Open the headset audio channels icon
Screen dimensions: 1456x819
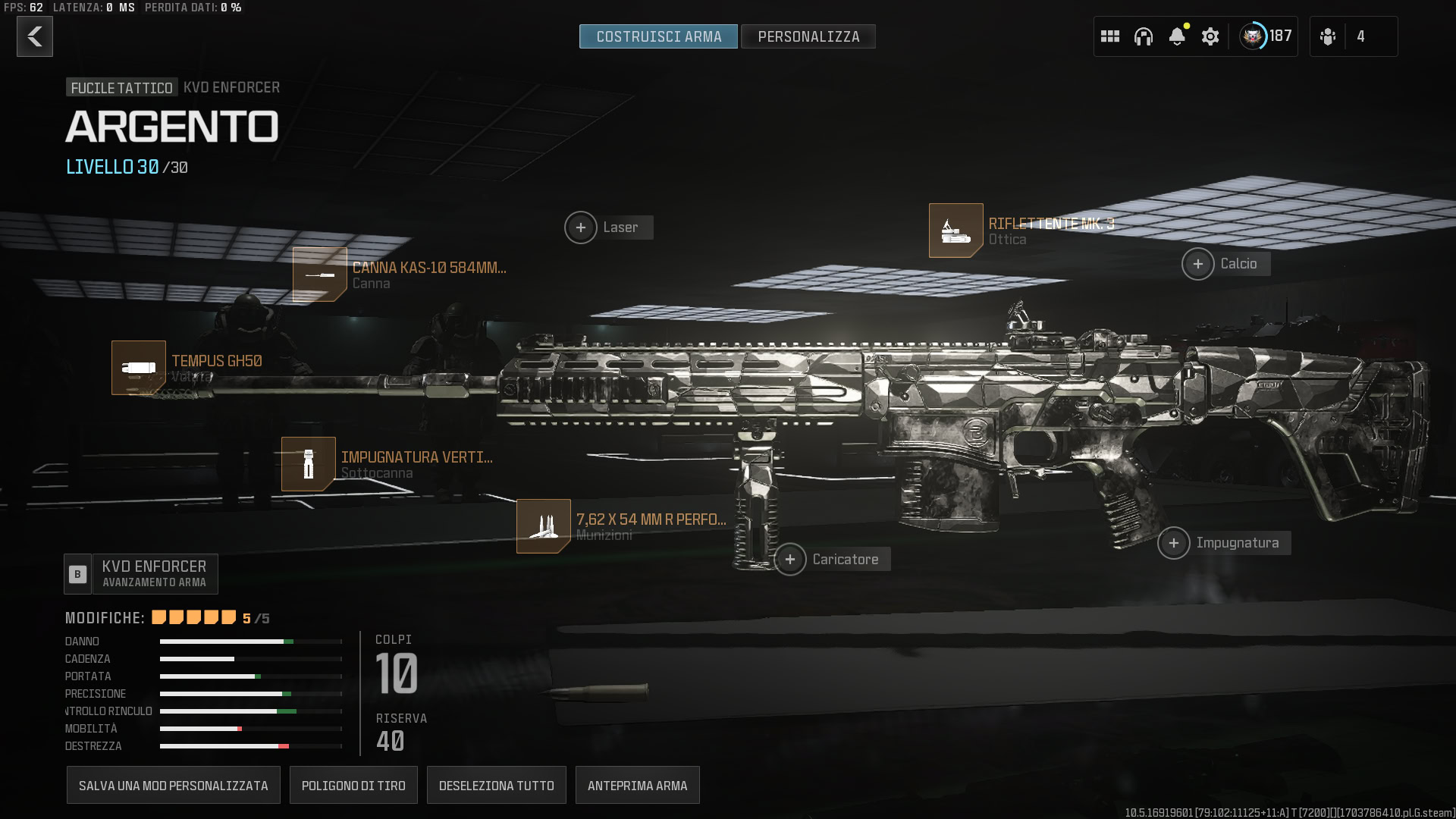[1144, 36]
